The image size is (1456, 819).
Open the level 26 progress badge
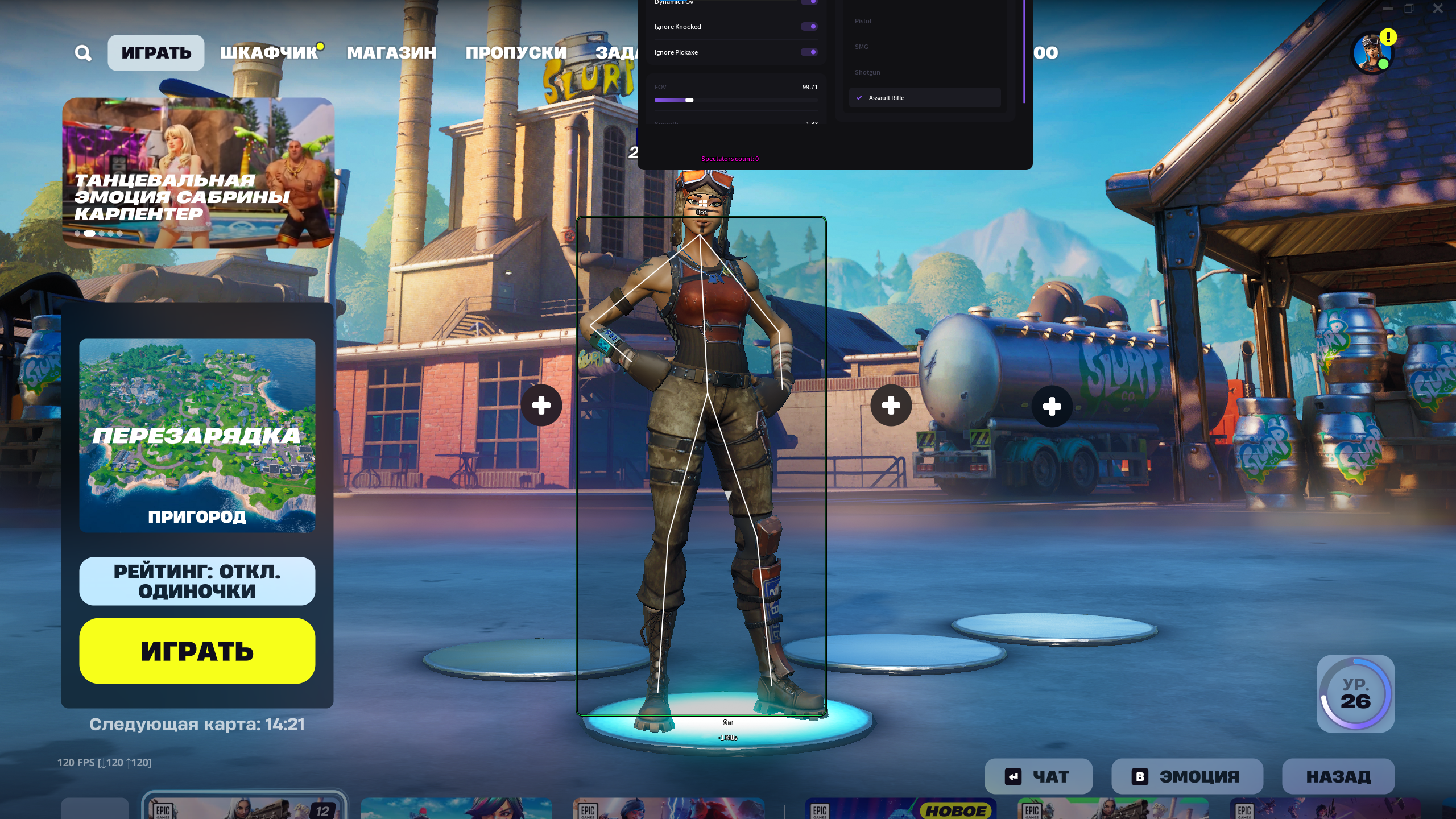1355,693
